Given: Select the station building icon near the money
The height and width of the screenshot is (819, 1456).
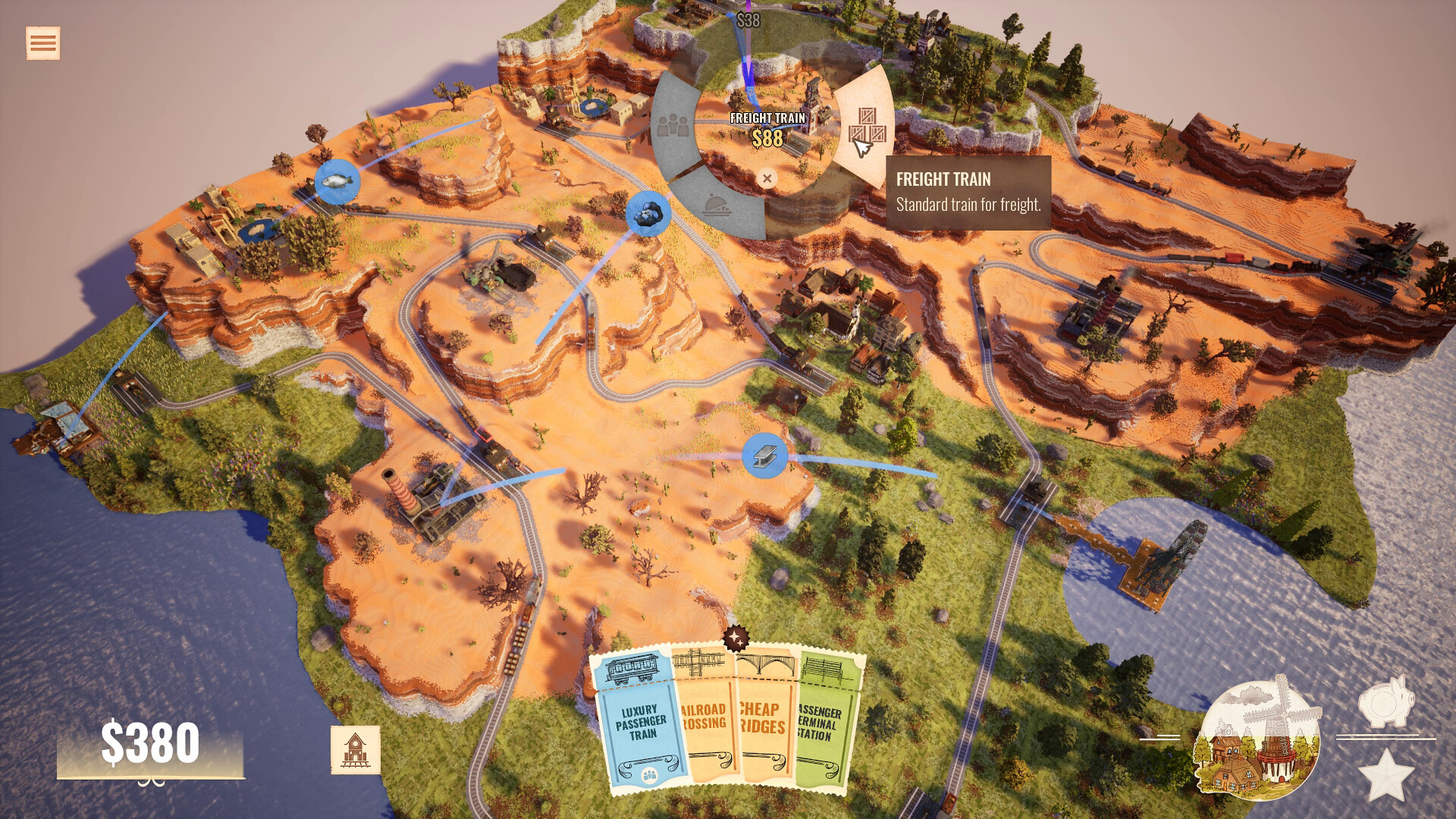Looking at the screenshot, I should [x=355, y=750].
